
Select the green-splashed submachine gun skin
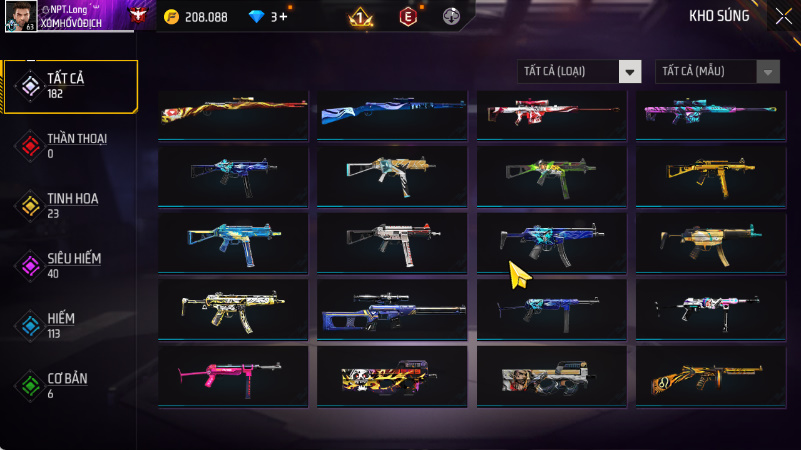click(551, 176)
